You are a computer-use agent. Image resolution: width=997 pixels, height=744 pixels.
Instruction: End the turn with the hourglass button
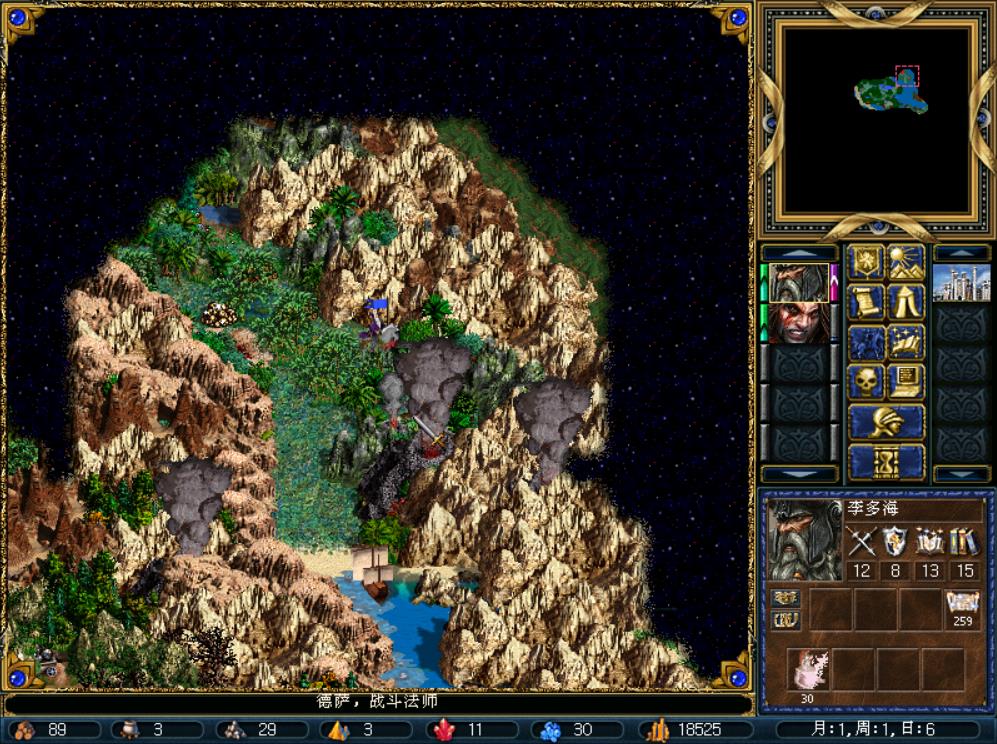(886, 462)
